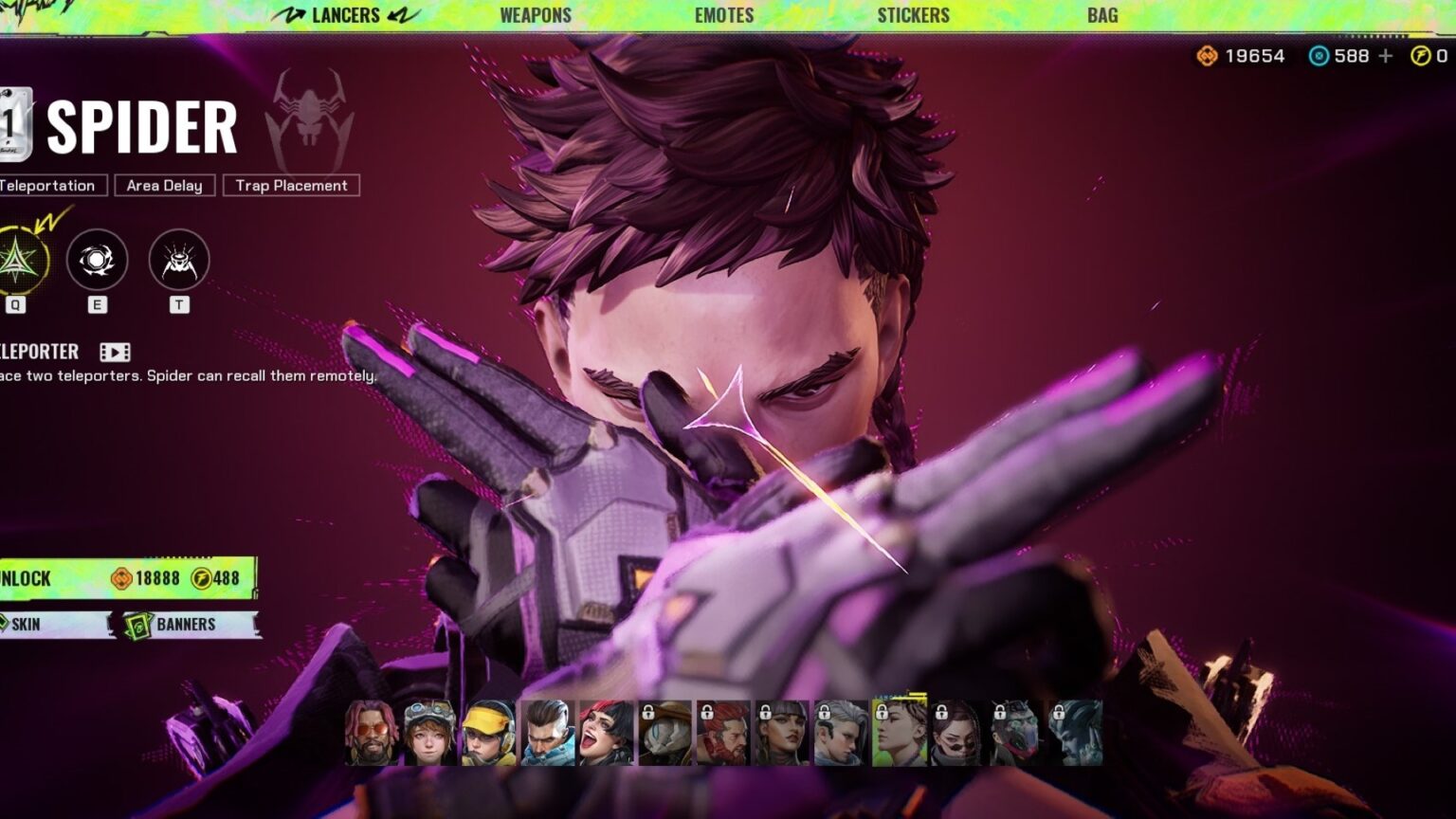1456x819 pixels.
Task: Choose the locked robot lancer in cowboy hat
Action: (x=664, y=734)
